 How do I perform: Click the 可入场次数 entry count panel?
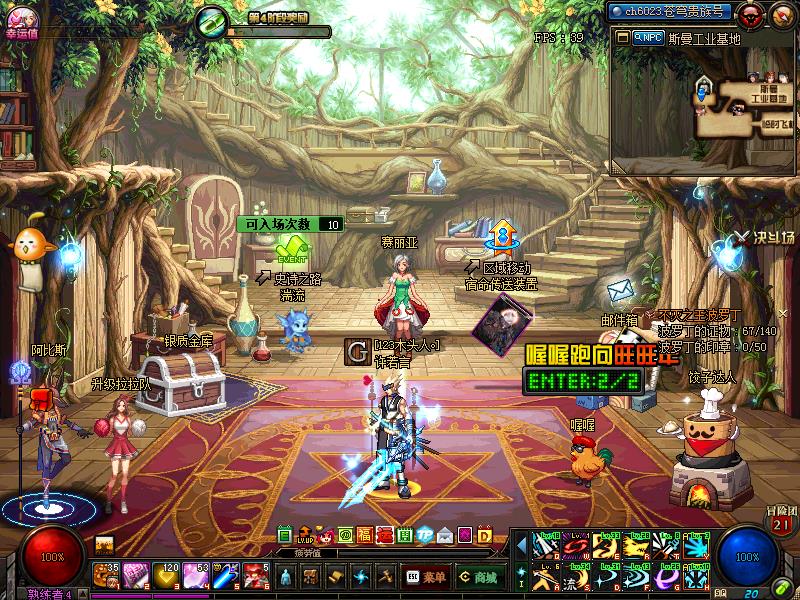290,224
